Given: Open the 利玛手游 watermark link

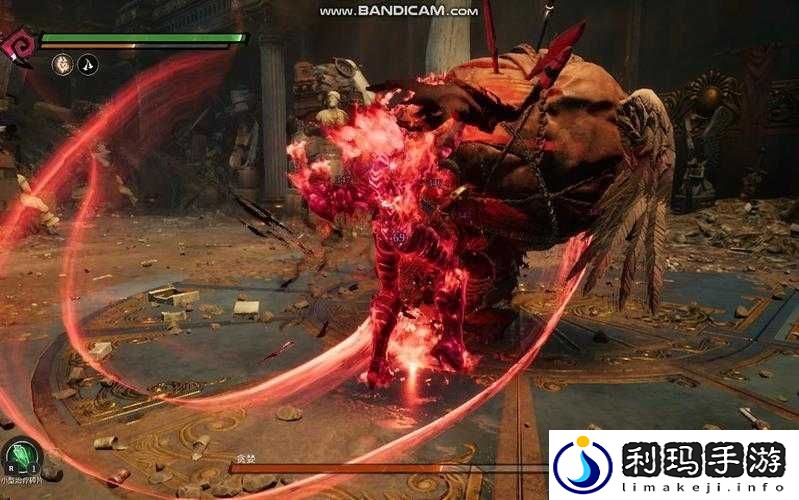Looking at the screenshot, I should pyautogui.click(x=673, y=464).
